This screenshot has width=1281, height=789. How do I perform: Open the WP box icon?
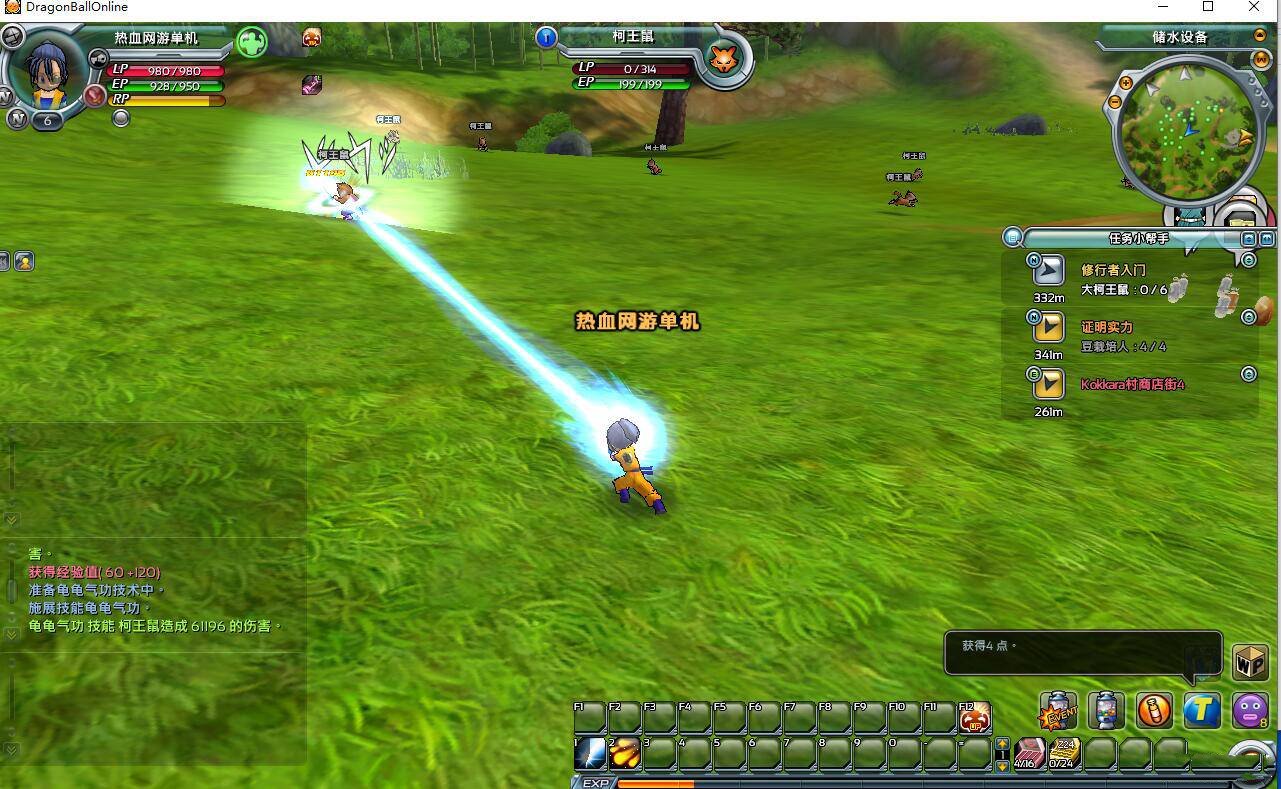1250,661
